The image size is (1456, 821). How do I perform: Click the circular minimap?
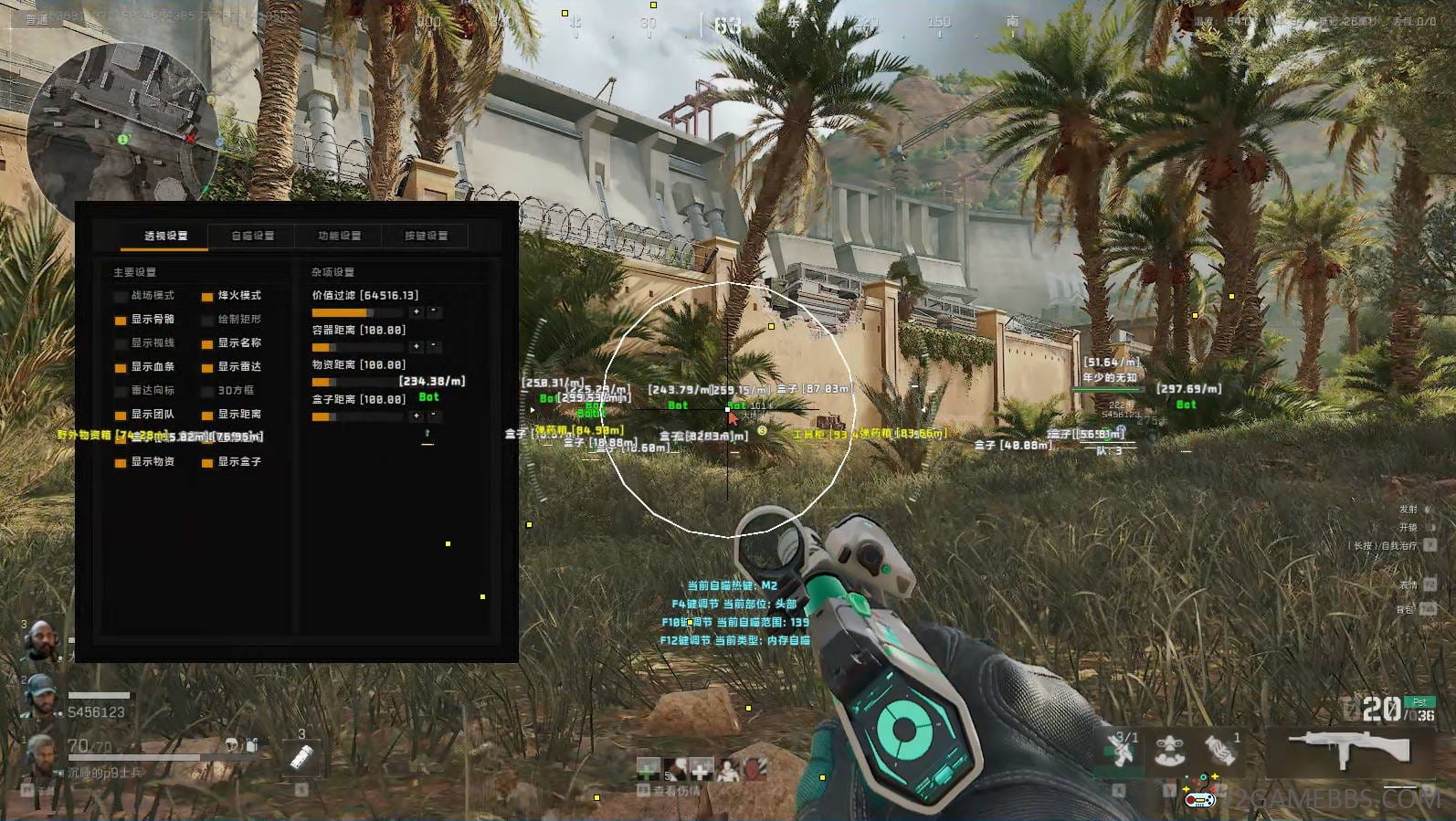[x=121, y=121]
